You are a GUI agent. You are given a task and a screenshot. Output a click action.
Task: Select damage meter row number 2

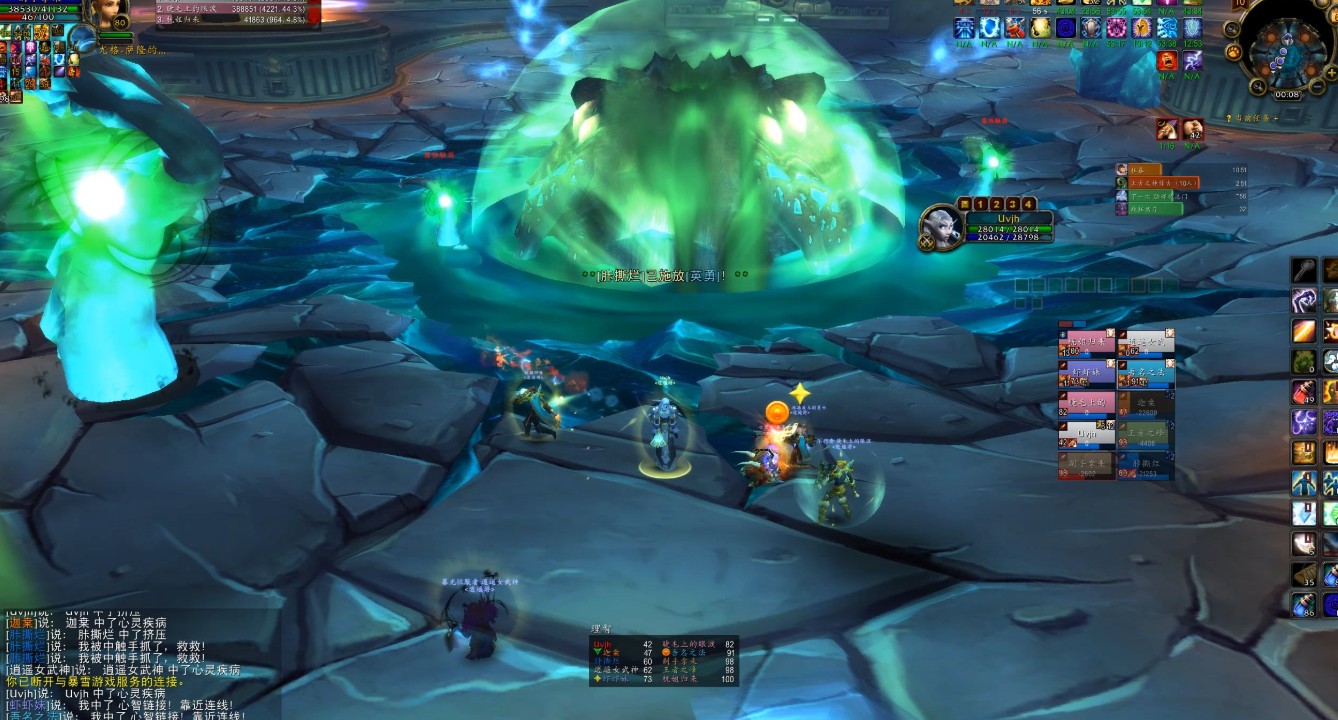tap(238, 8)
